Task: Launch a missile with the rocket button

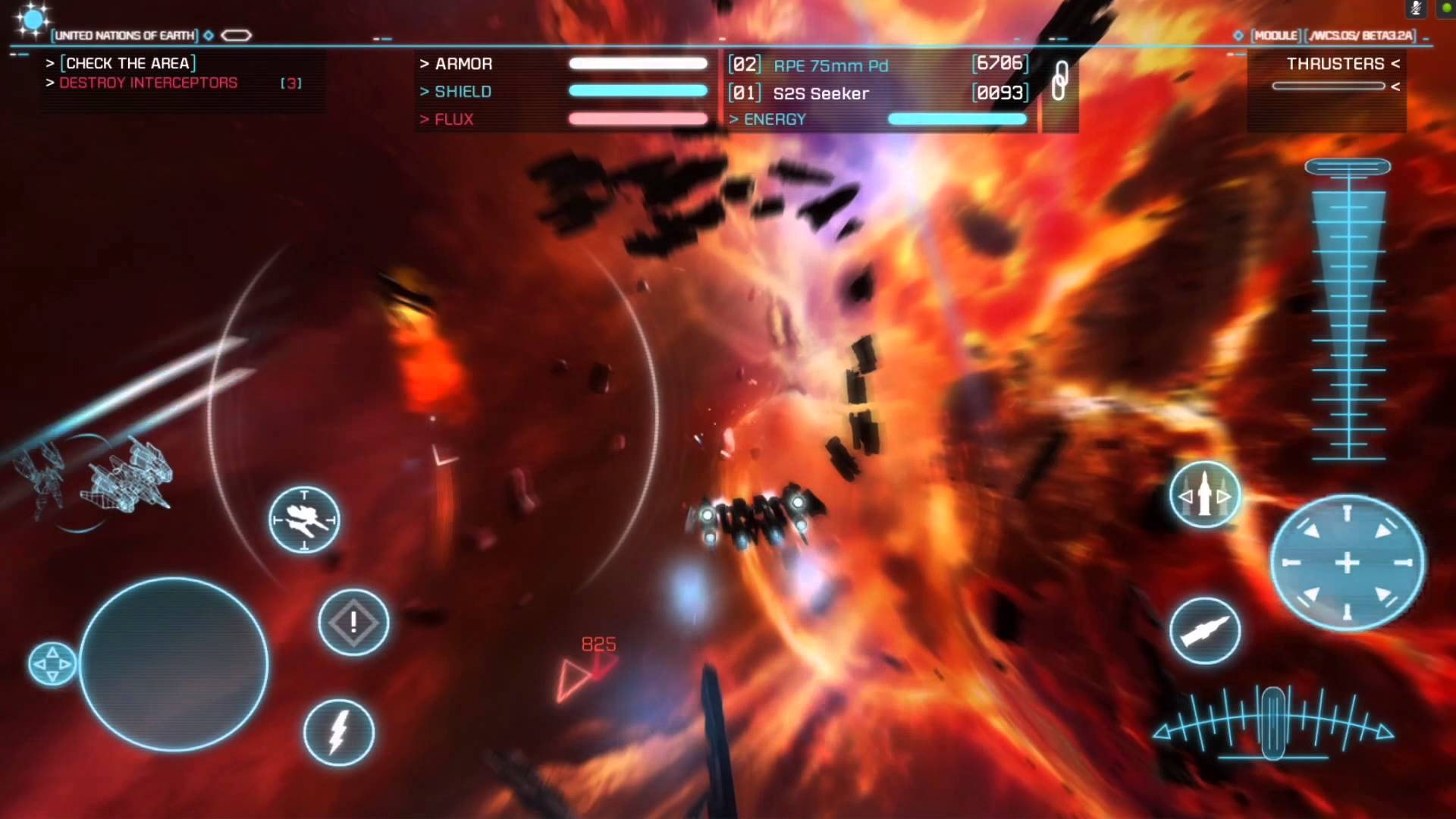Action: tap(1205, 630)
